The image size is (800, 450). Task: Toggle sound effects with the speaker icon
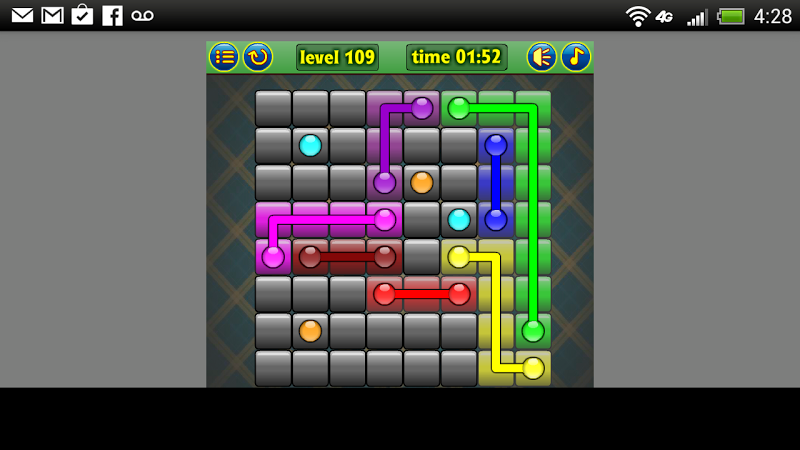tap(542, 57)
